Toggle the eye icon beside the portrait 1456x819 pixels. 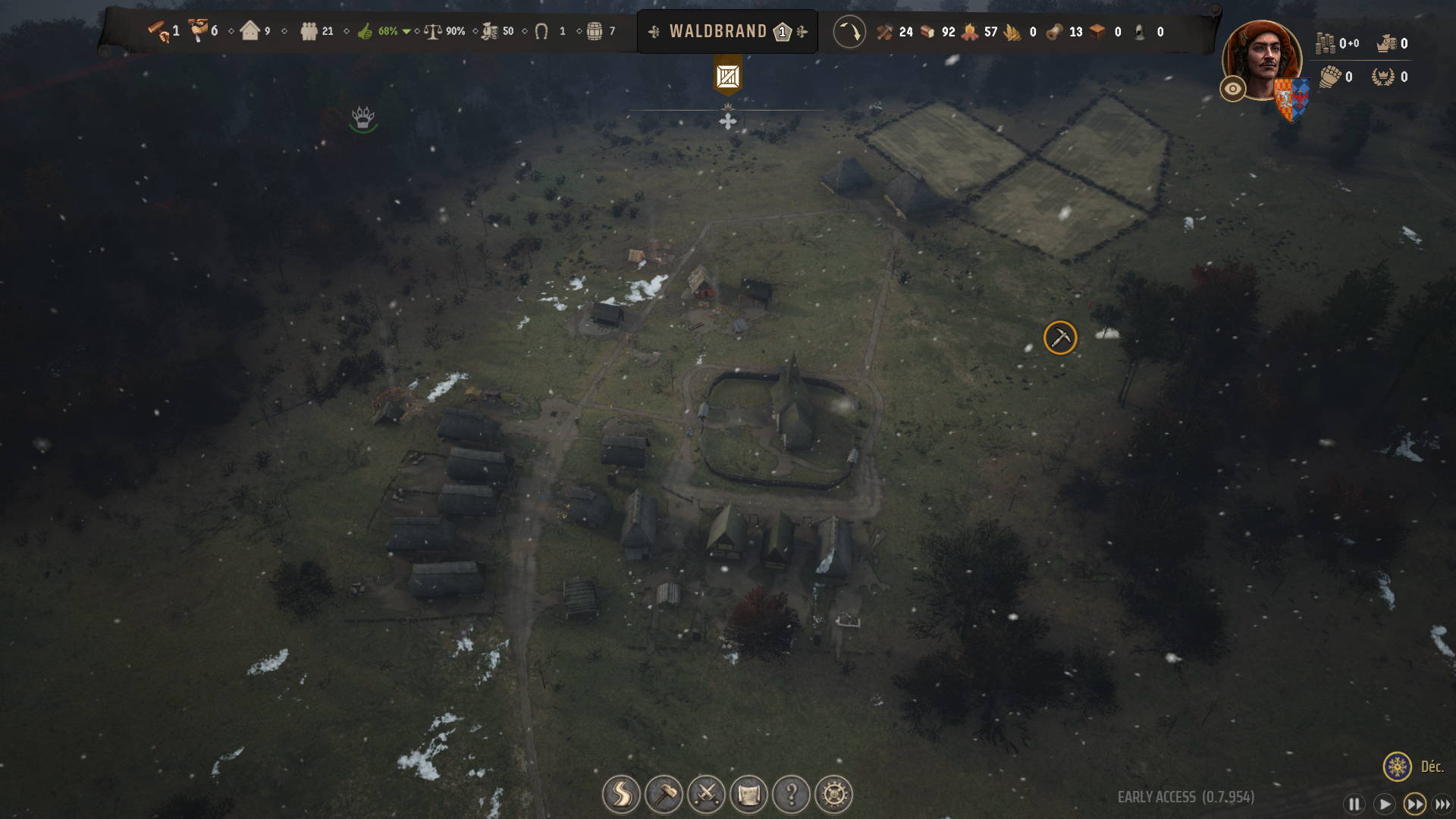point(1233,89)
